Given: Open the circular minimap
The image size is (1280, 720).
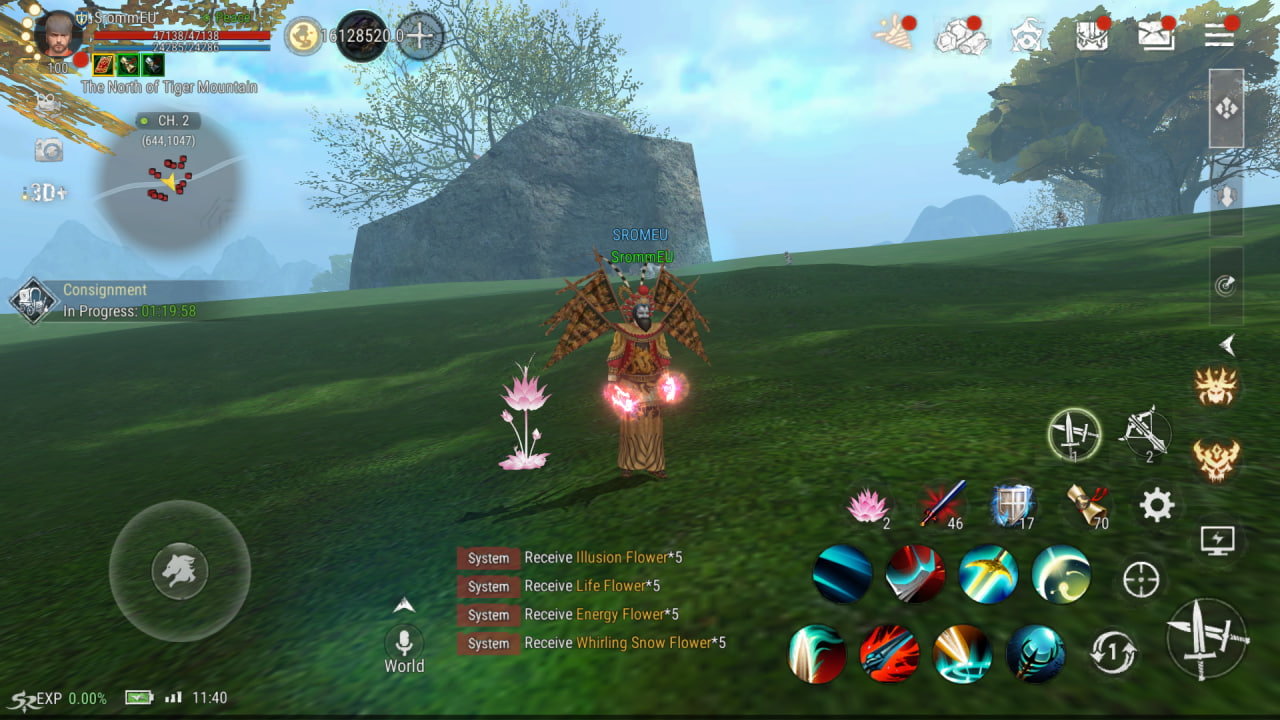Looking at the screenshot, I should (170, 182).
